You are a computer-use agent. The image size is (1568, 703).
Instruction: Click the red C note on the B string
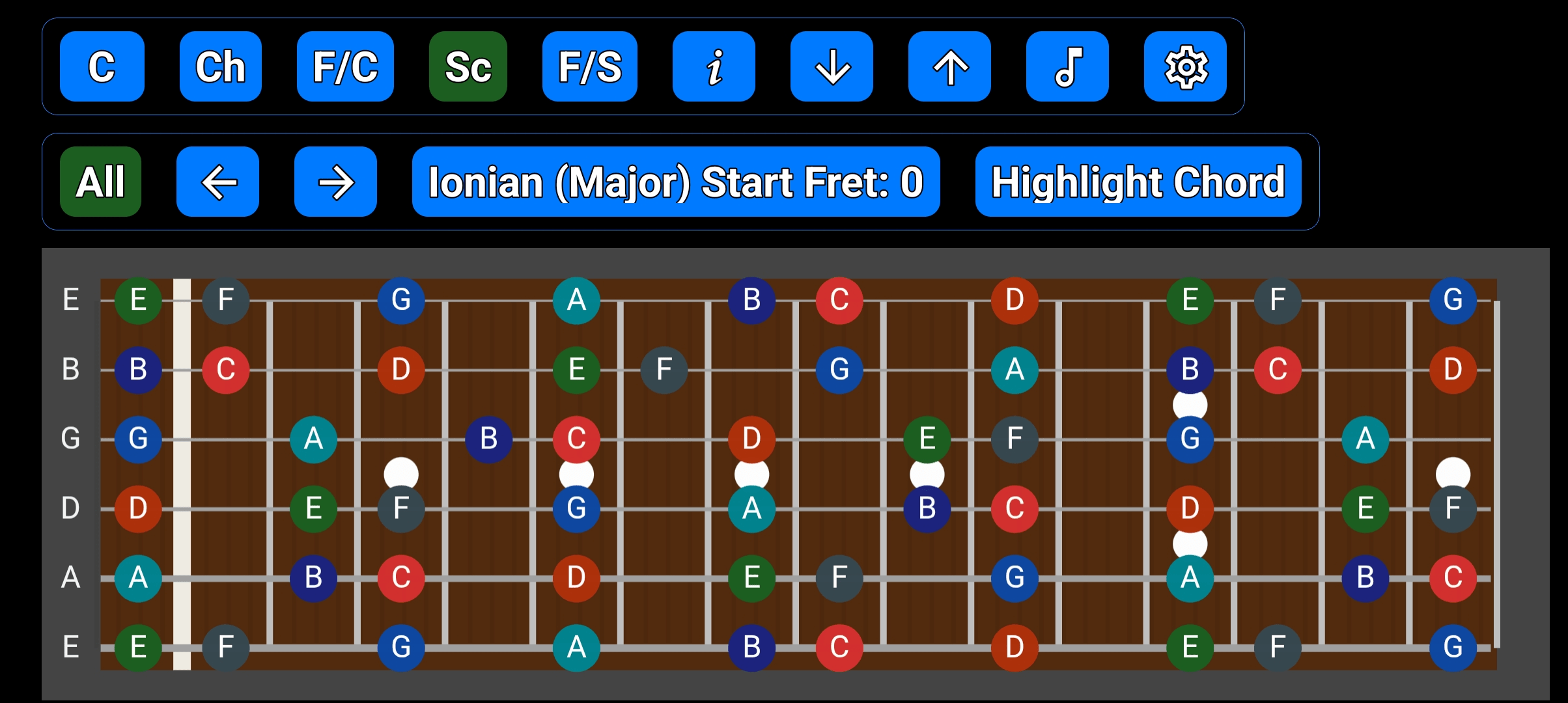click(226, 370)
